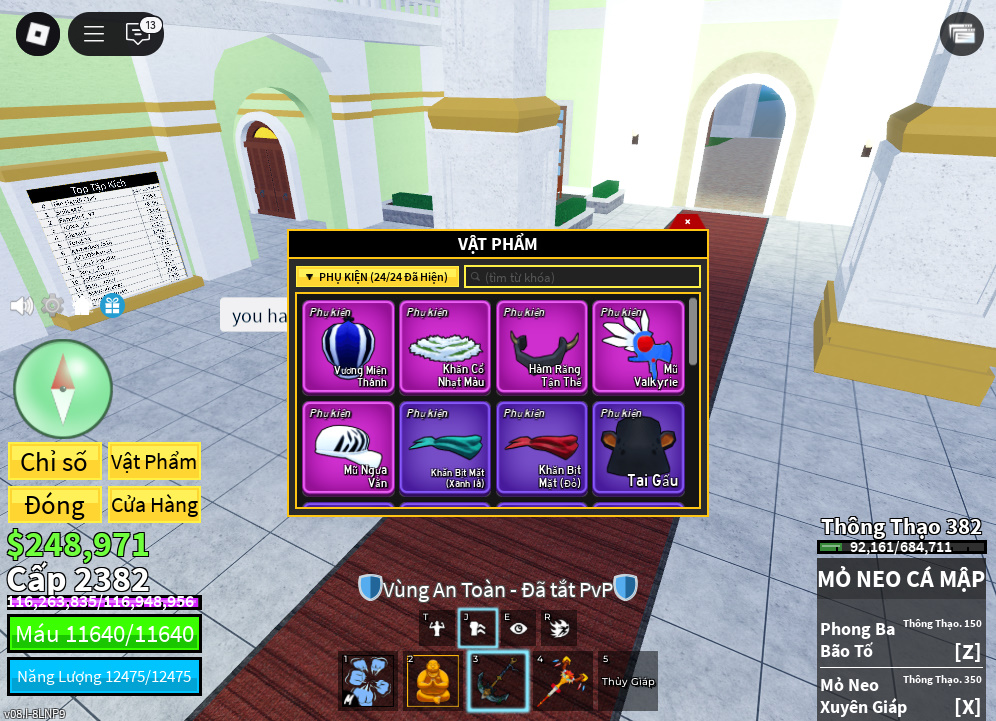Open the Roblox main menu logo
This screenshot has width=996, height=721.
tap(37, 34)
